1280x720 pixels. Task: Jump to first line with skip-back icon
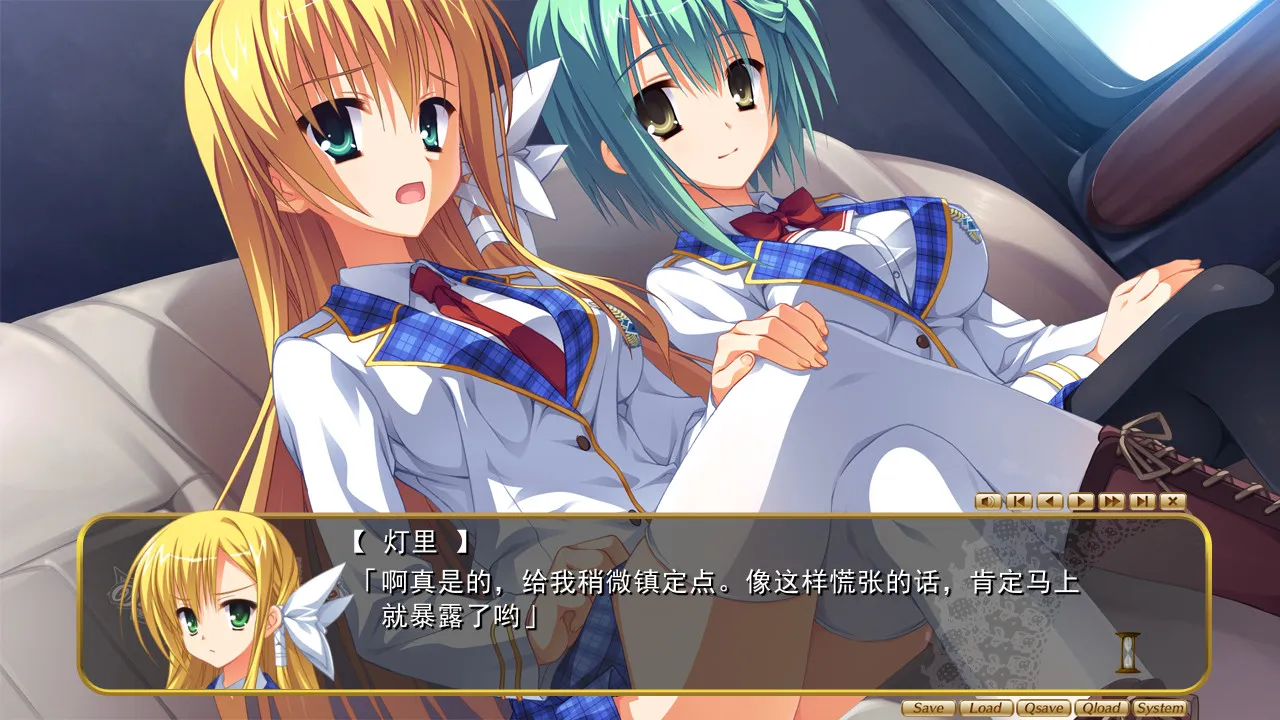click(1018, 500)
